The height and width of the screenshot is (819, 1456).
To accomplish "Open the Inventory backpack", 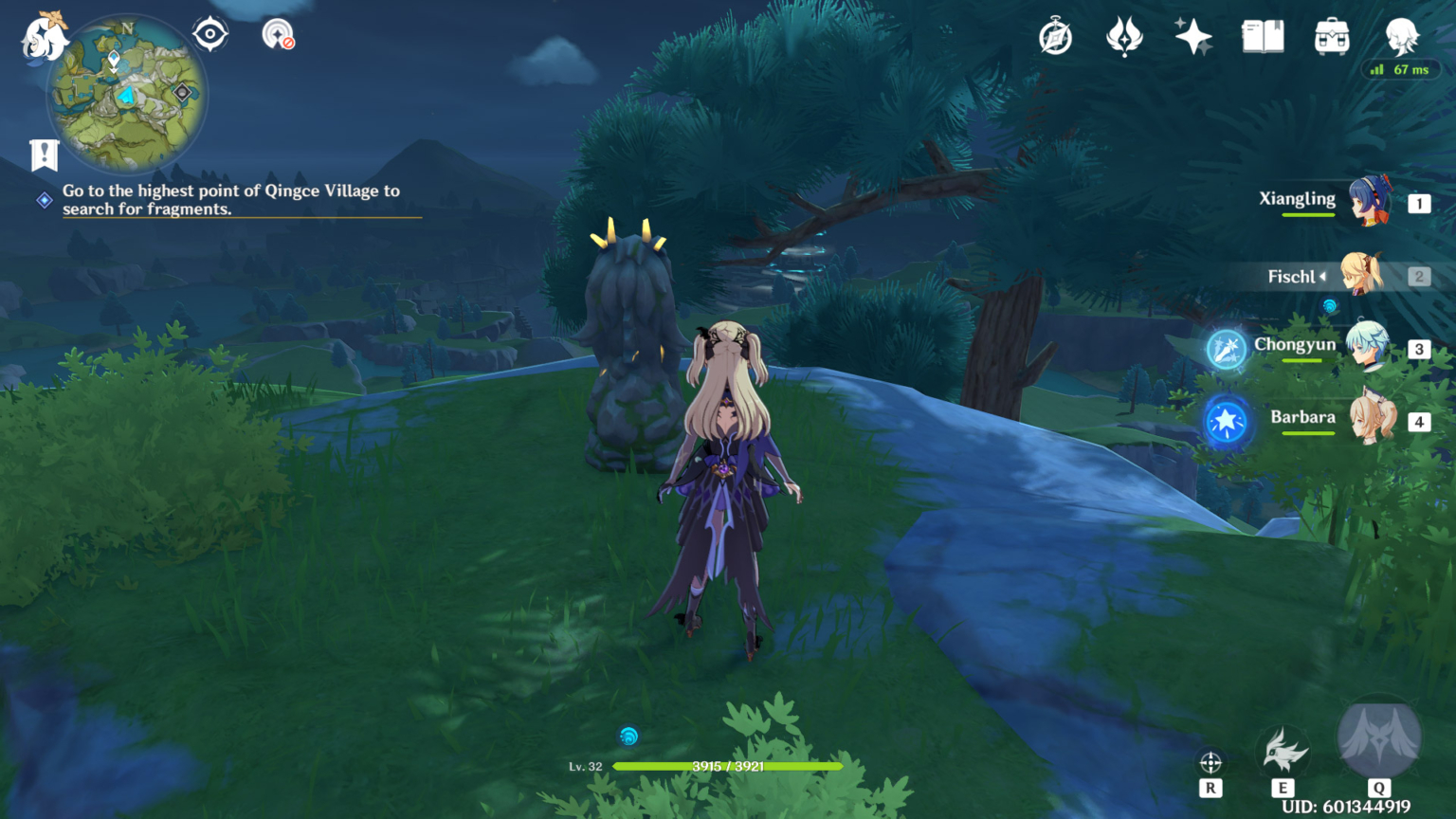I will [1332, 38].
